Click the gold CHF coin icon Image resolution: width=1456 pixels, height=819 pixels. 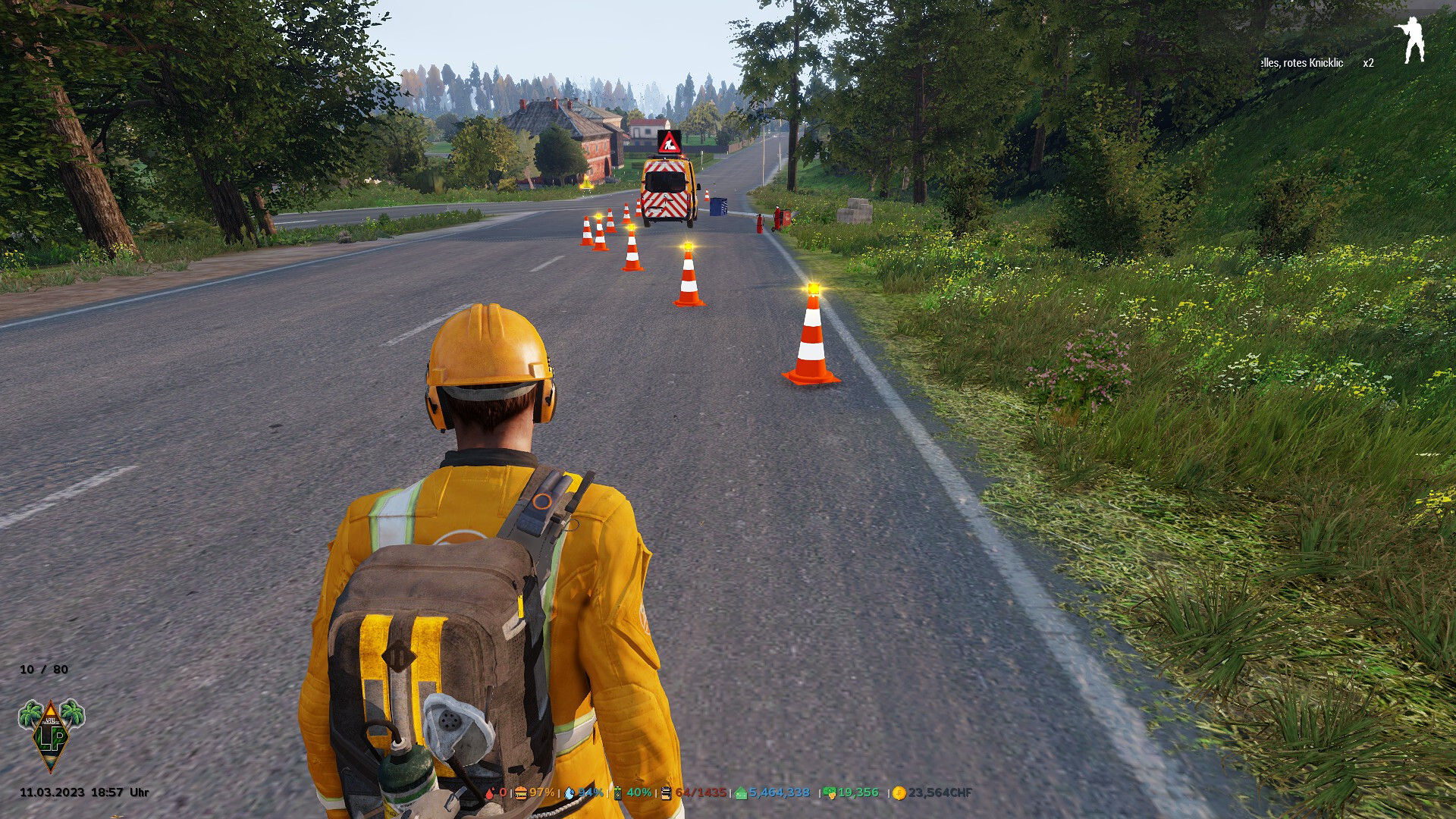pyautogui.click(x=899, y=793)
